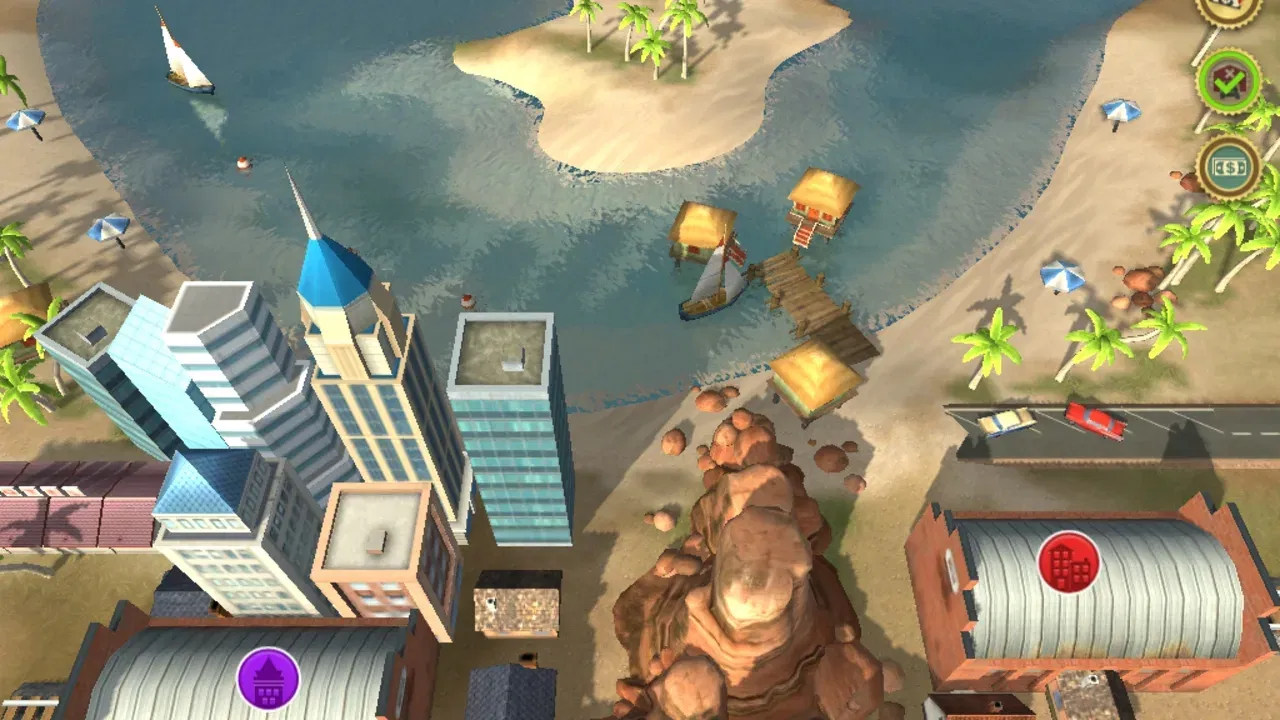Select the purple tower building marker
The image size is (1280, 720).
click(268, 679)
